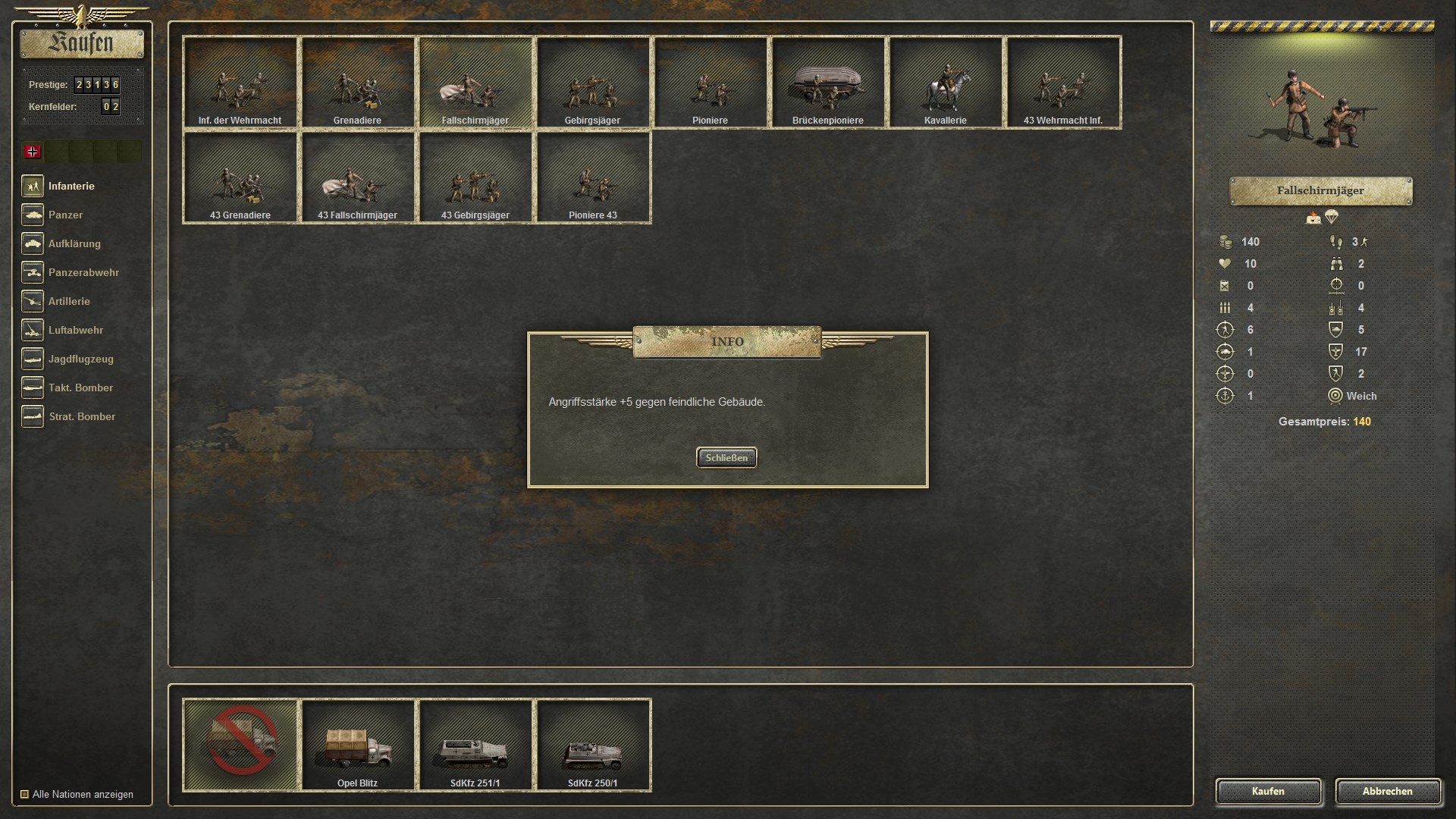
Task: Switch to Takt. Bomber units
Action: click(80, 388)
